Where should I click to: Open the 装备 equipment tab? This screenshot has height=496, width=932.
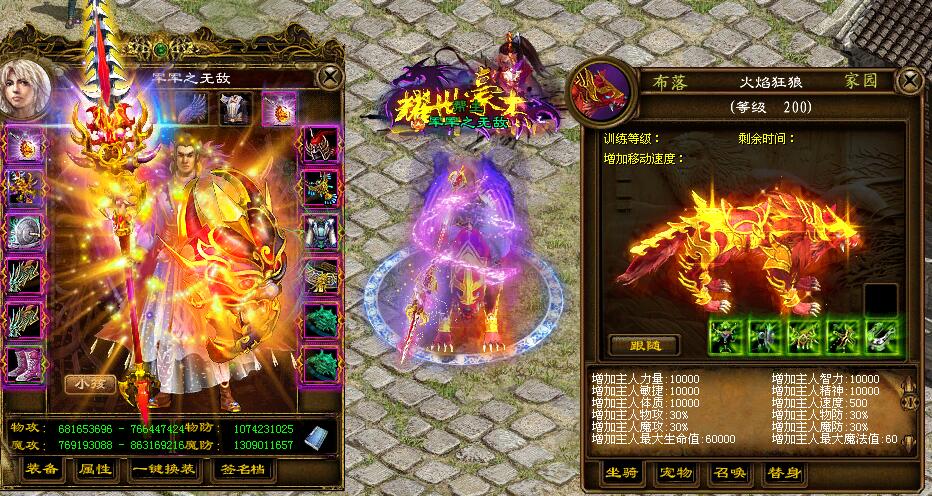42,468
